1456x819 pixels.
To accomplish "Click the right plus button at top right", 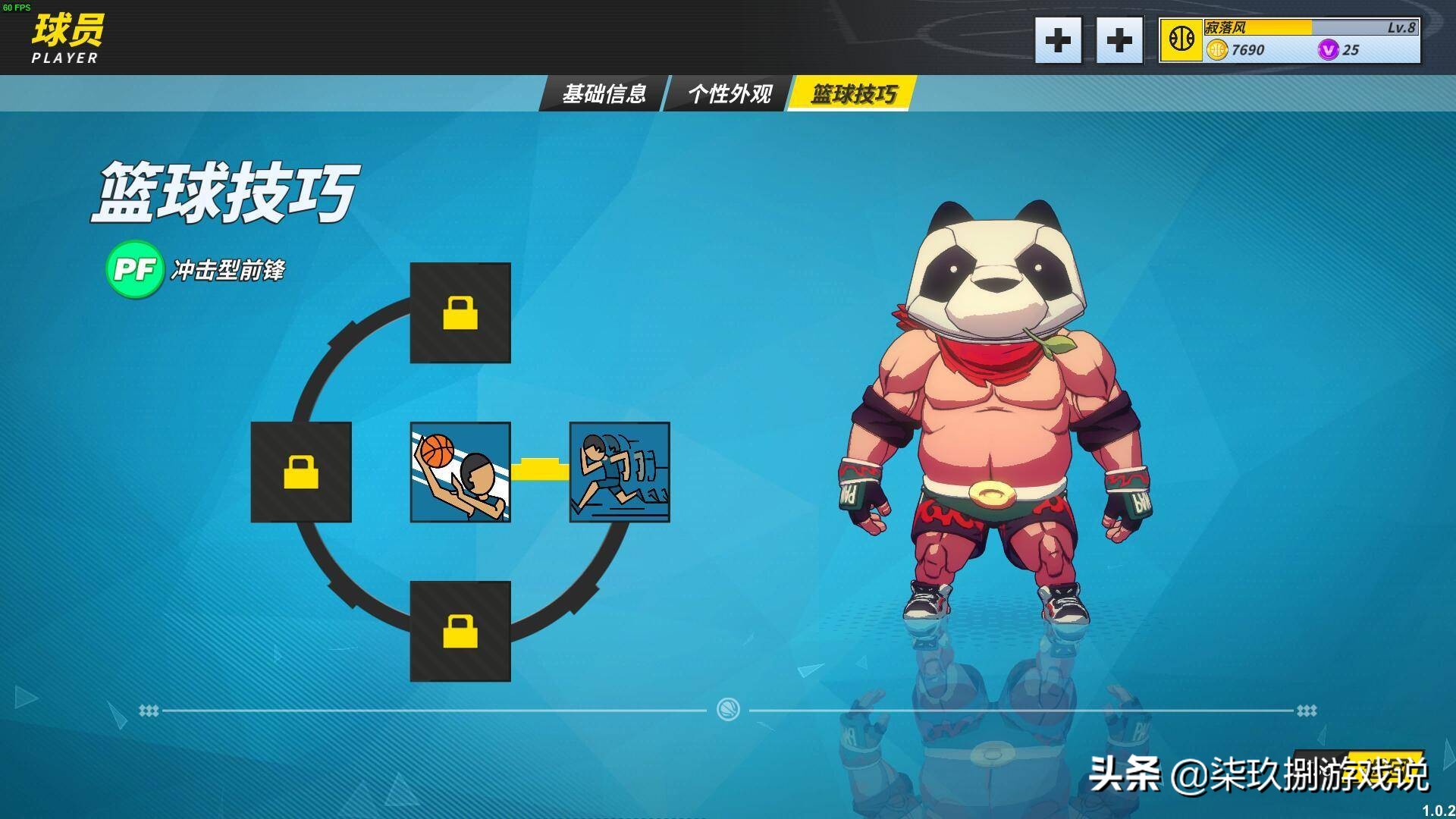I will pyautogui.click(x=1120, y=41).
